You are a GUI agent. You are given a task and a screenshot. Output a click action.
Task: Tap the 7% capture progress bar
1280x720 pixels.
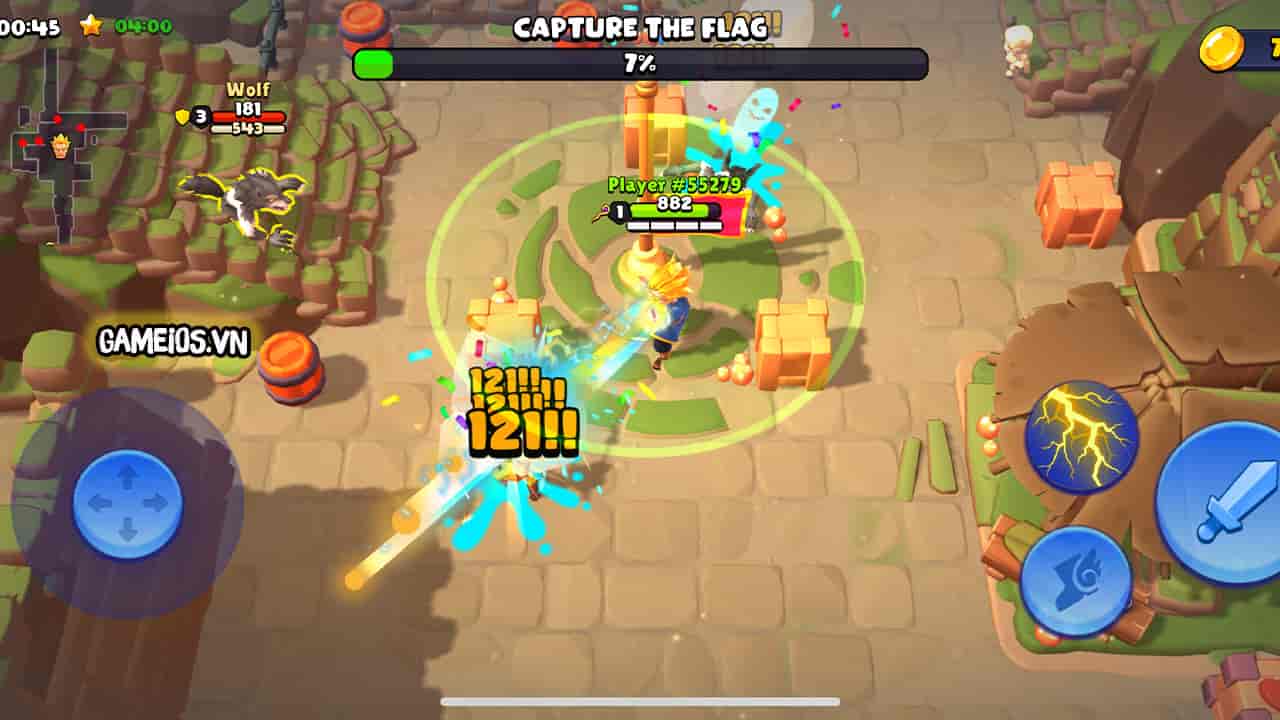[639, 62]
